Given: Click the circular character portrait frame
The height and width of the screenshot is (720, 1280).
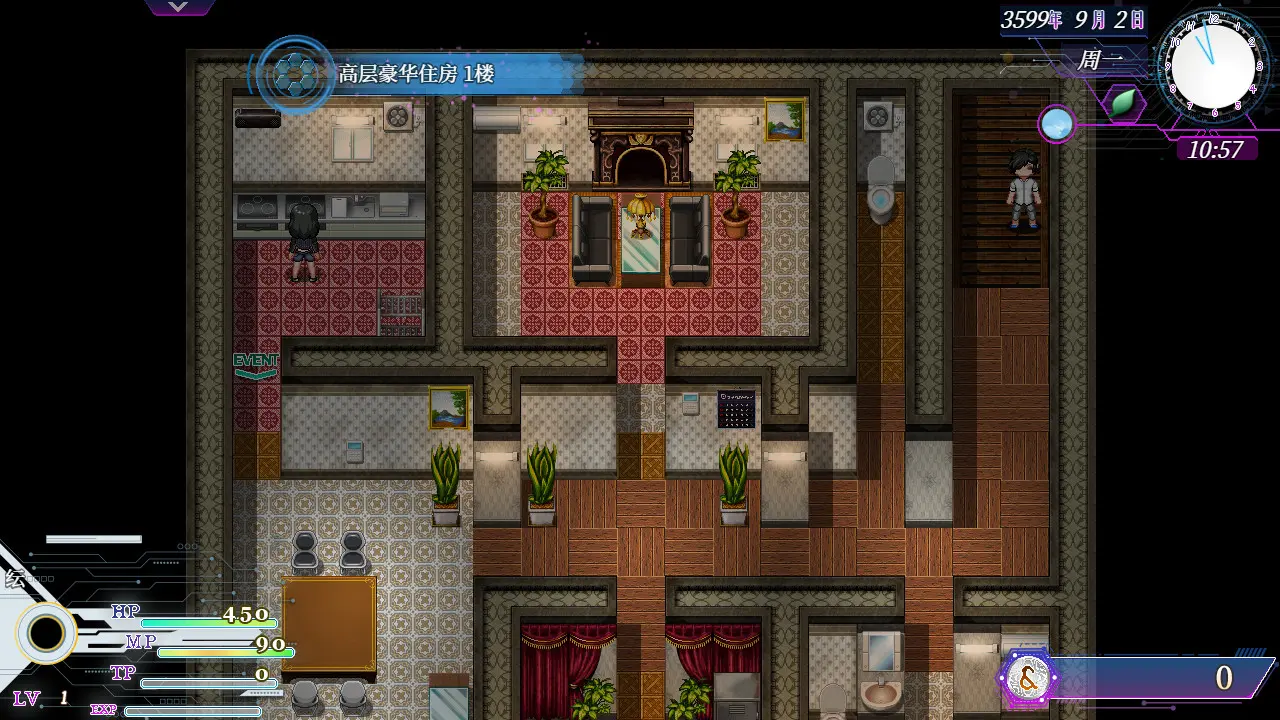Looking at the screenshot, I should [47, 631].
